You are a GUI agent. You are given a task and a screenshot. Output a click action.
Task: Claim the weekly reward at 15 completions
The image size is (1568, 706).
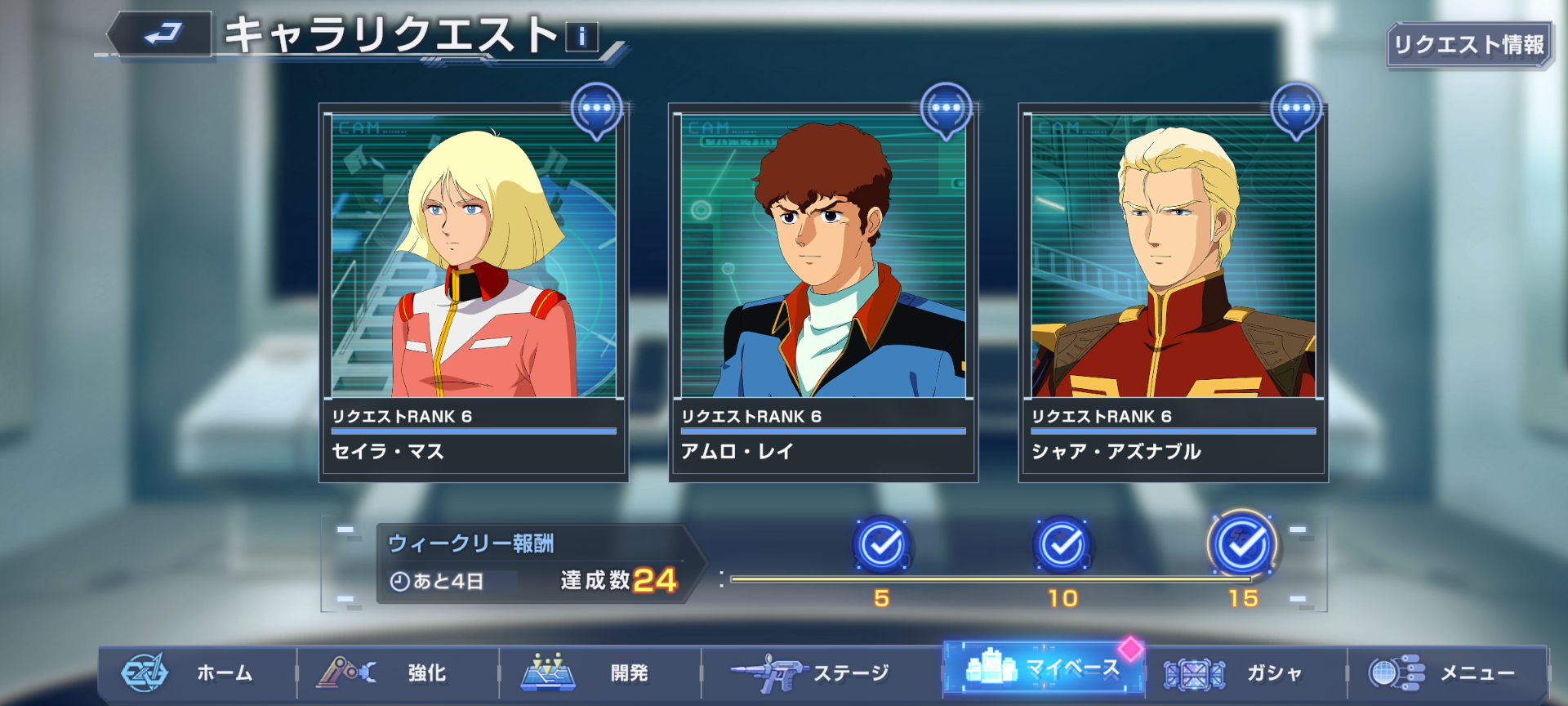[1243, 544]
